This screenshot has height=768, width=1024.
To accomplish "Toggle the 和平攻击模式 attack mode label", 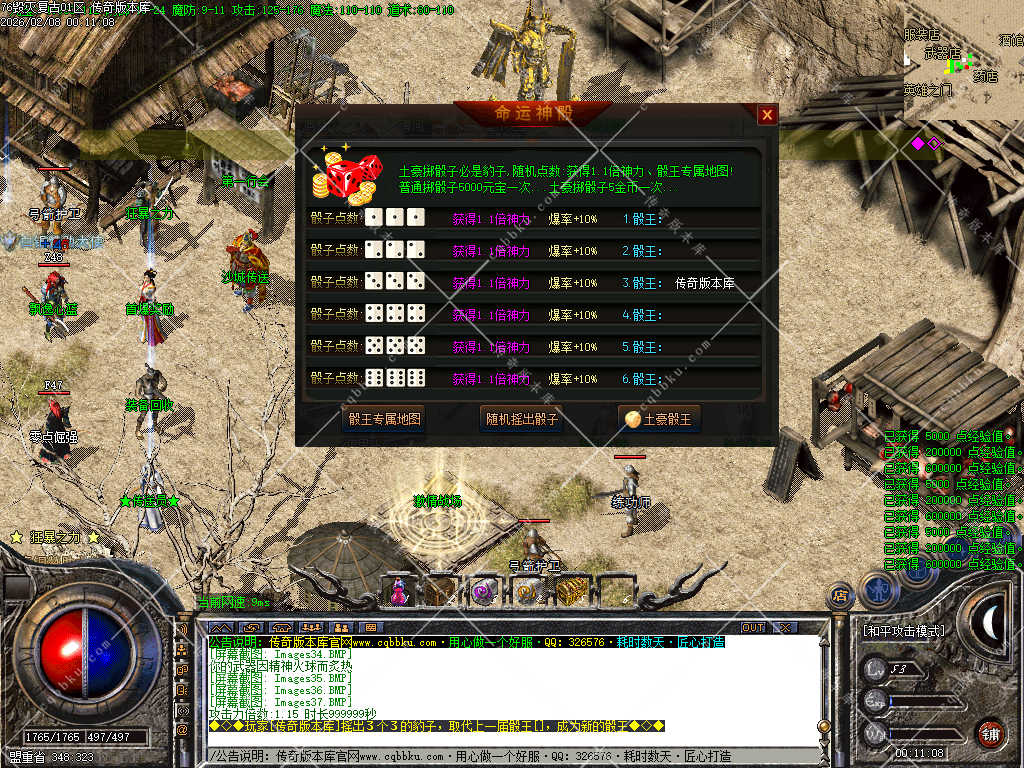I will pyautogui.click(x=903, y=631).
